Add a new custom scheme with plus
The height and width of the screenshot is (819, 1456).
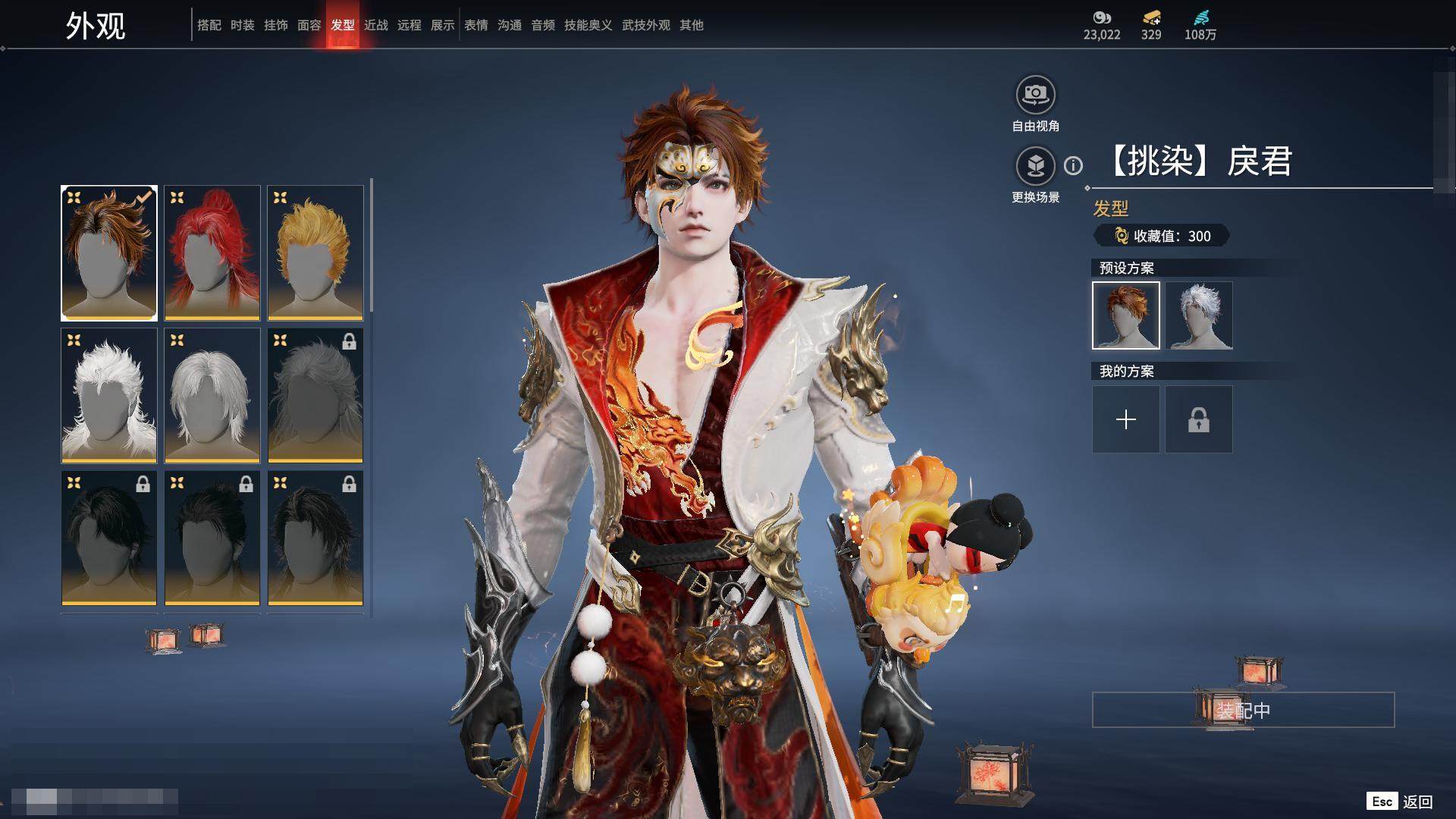pos(1126,419)
